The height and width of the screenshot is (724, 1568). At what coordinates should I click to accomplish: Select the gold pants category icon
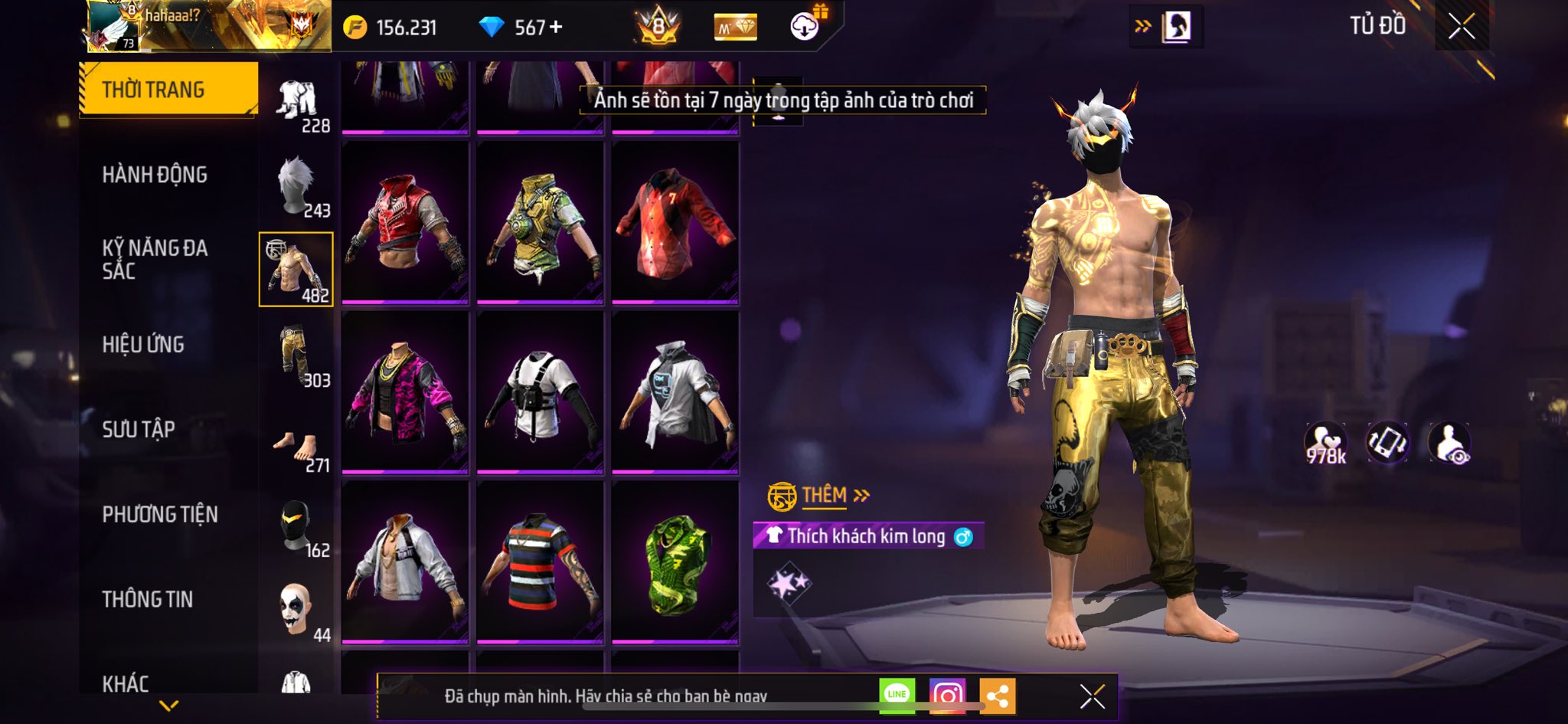297,355
